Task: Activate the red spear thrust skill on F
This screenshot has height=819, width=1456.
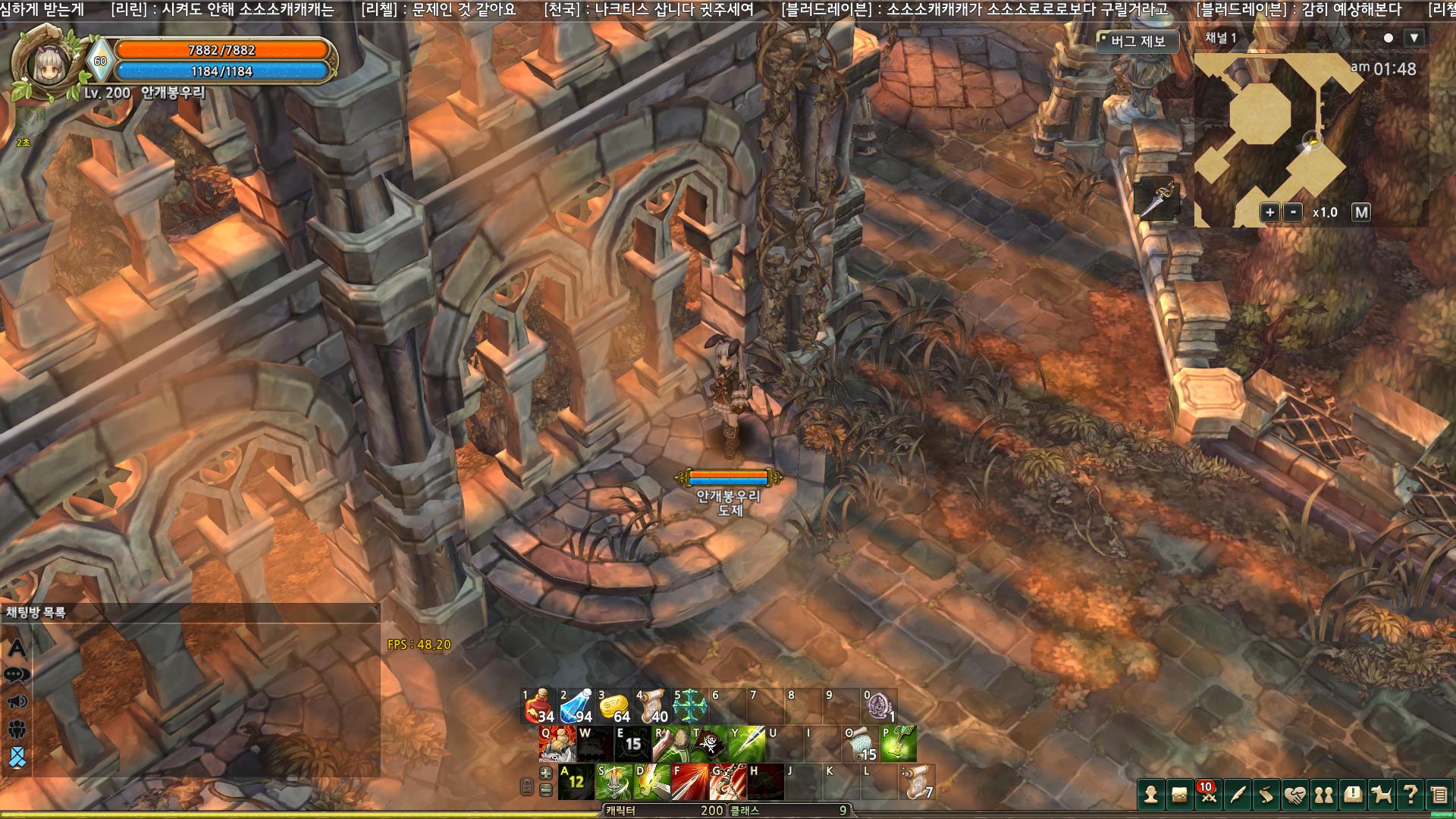Action: [x=690, y=782]
